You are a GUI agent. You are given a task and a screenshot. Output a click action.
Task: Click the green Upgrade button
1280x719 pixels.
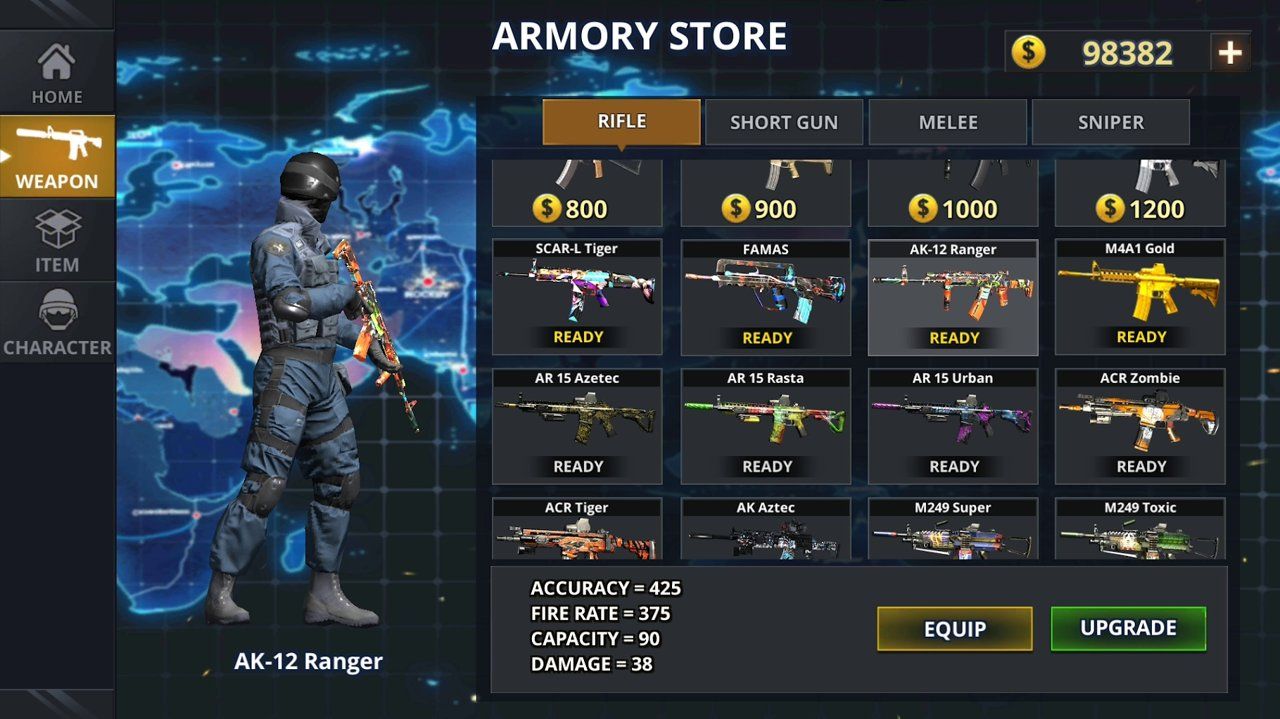click(1128, 629)
